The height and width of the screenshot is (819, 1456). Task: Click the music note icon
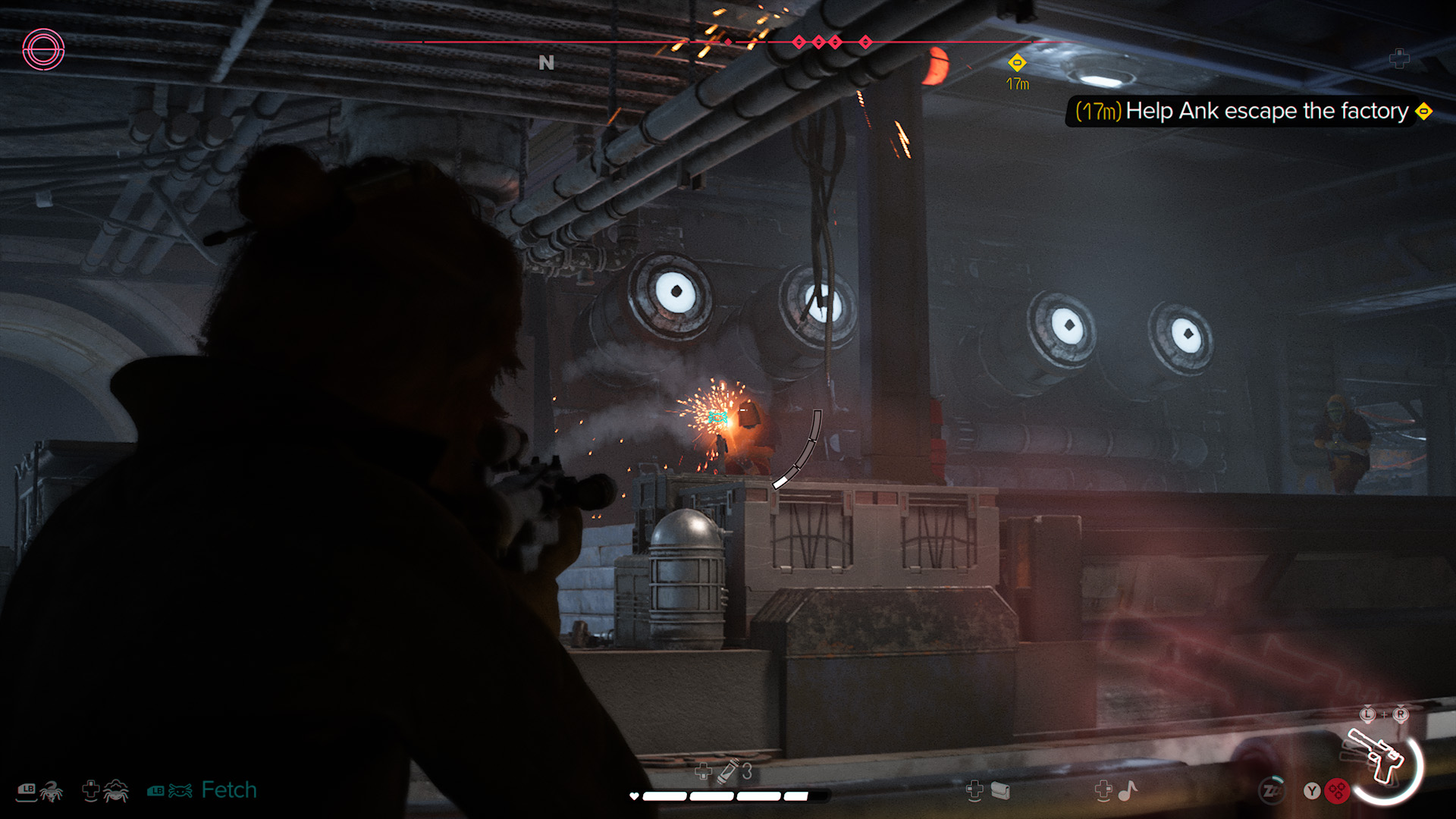coord(1128,791)
